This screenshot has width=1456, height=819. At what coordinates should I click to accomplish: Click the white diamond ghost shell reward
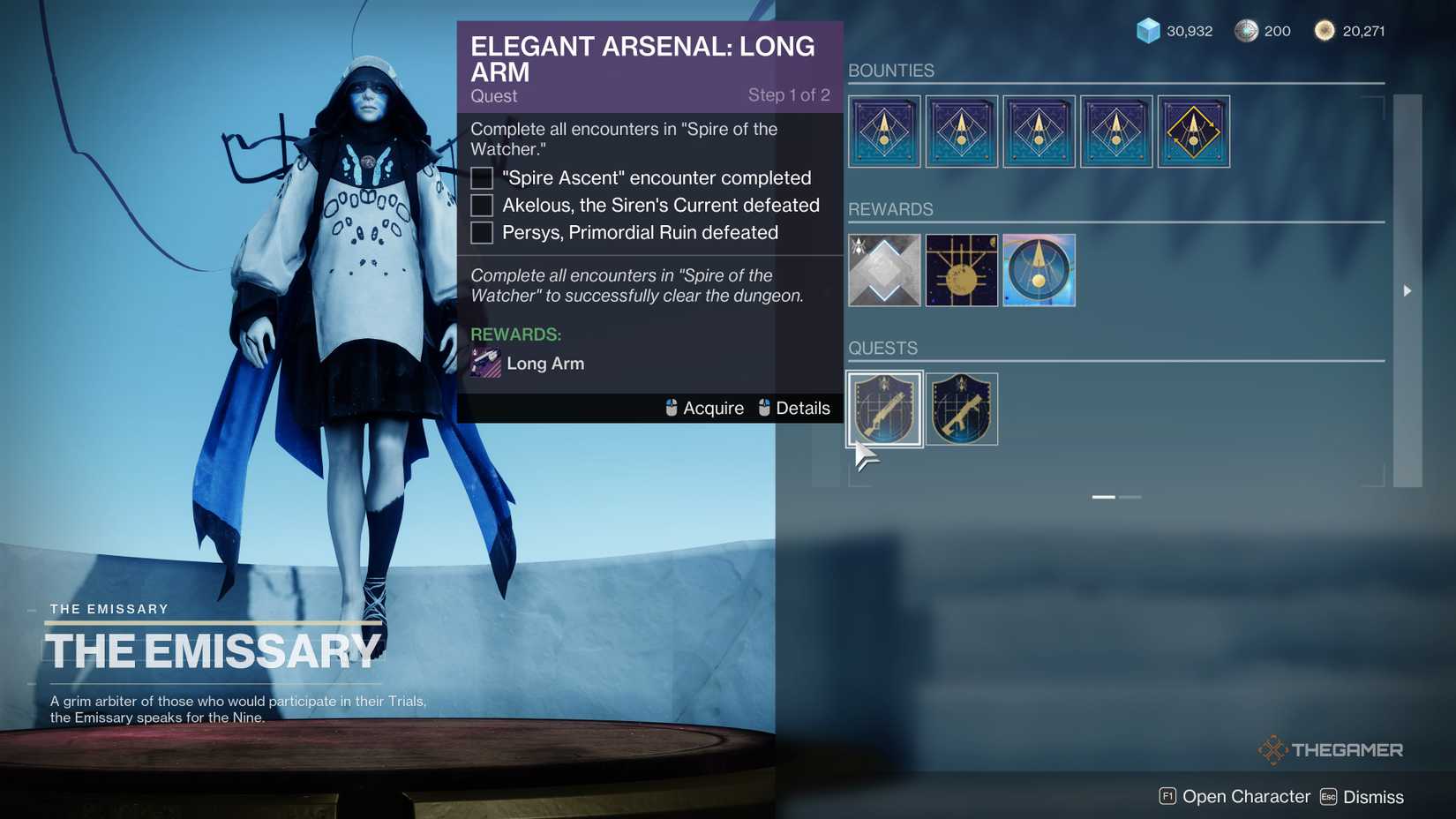pos(883,270)
